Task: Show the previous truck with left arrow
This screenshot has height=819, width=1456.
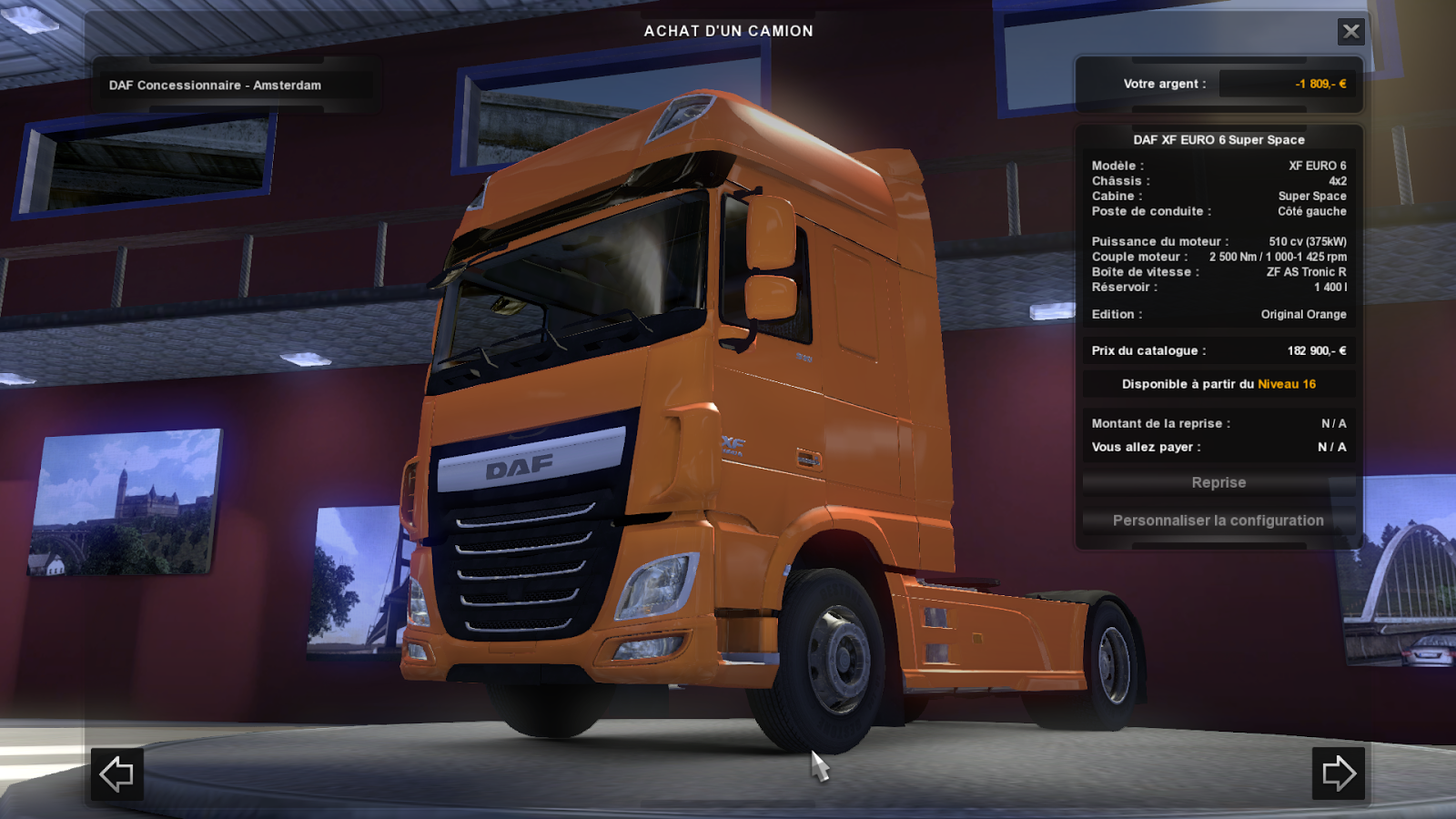Action: click(x=116, y=774)
